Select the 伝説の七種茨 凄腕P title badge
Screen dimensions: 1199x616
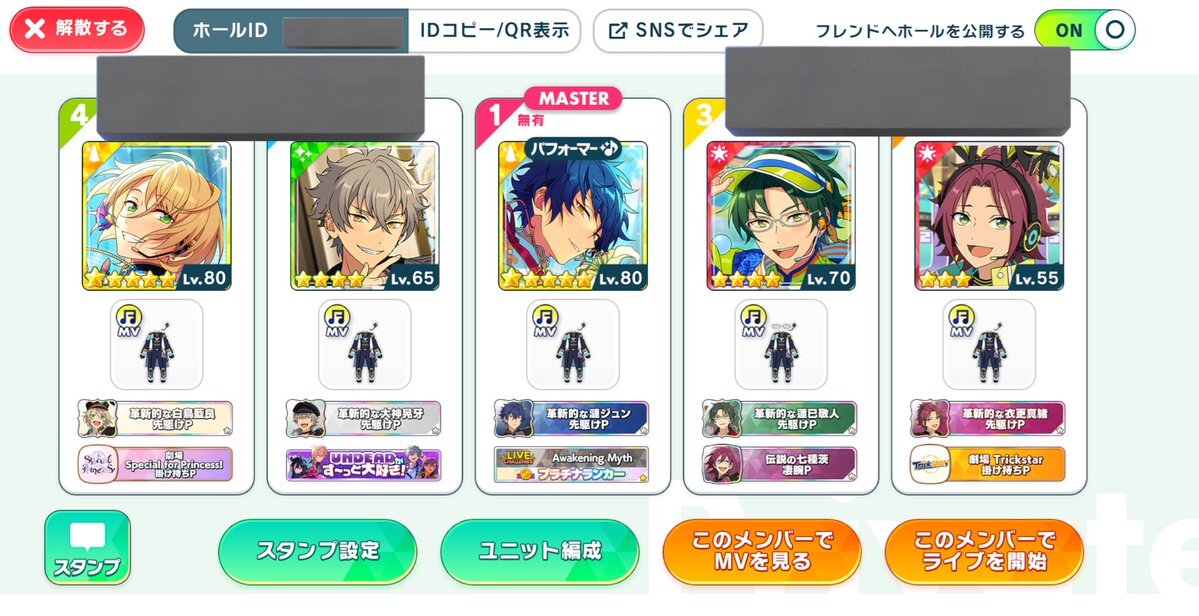(x=779, y=464)
